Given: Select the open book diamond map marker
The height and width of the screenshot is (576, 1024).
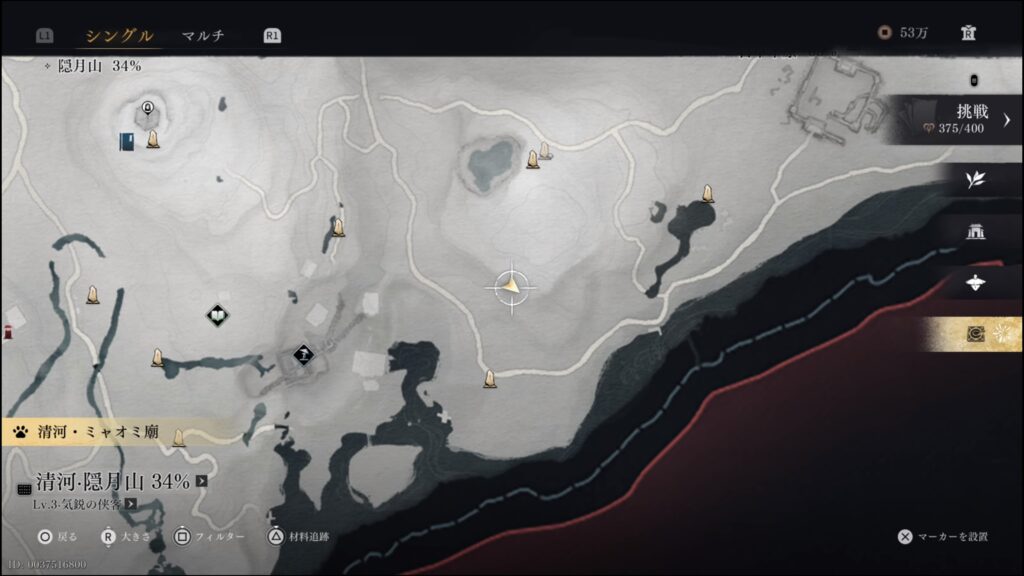Looking at the screenshot, I should pyautogui.click(x=217, y=316).
